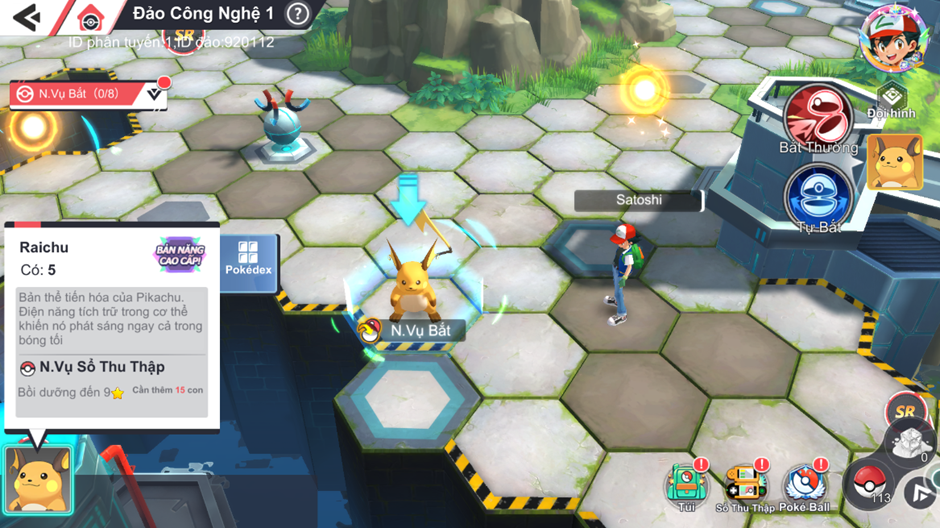The image size is (940, 528).
Task: Open the Sổ Thu Thập collection book
Action: point(745,487)
